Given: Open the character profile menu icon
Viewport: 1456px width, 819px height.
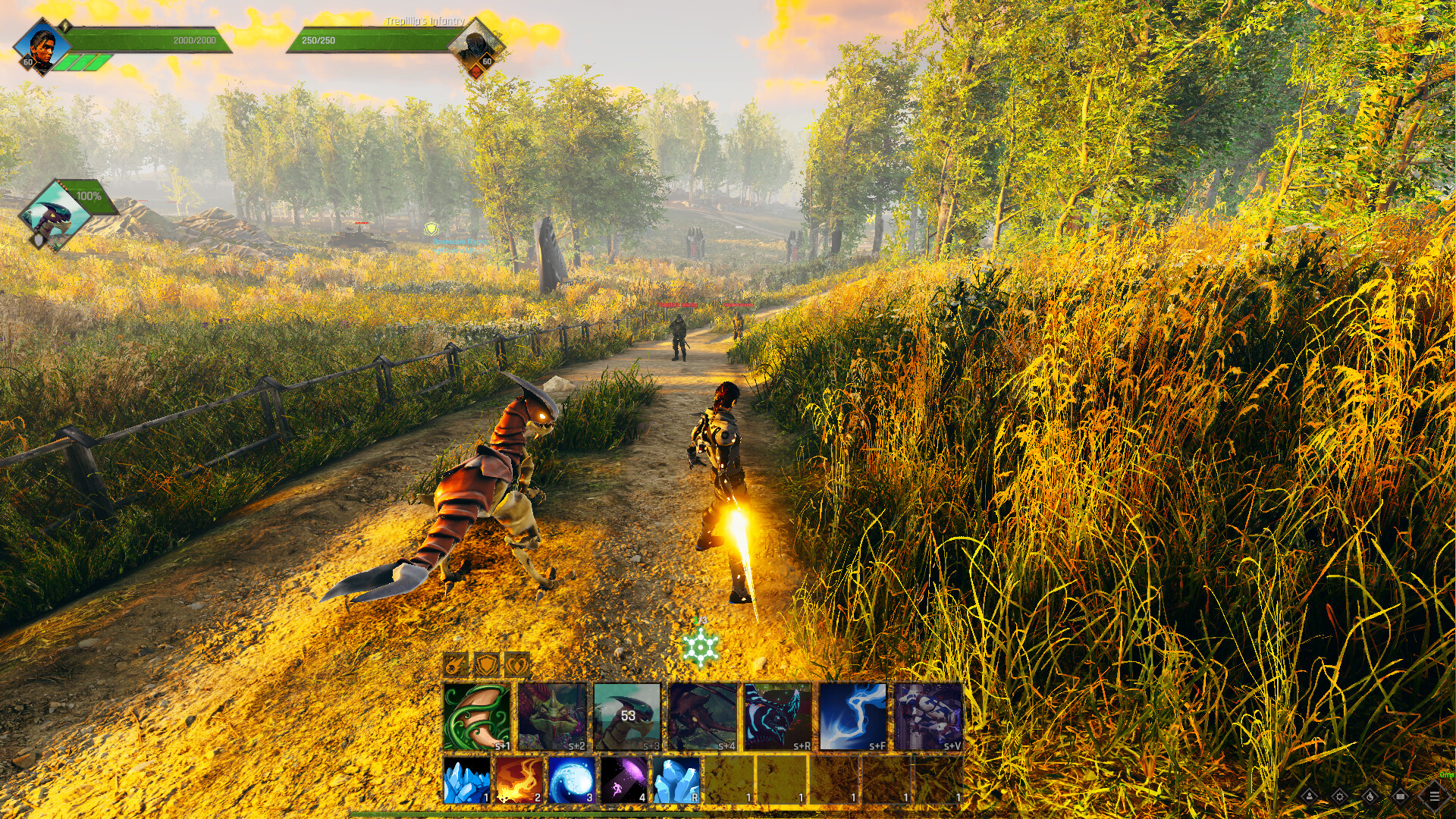Looking at the screenshot, I should pos(1310,796).
